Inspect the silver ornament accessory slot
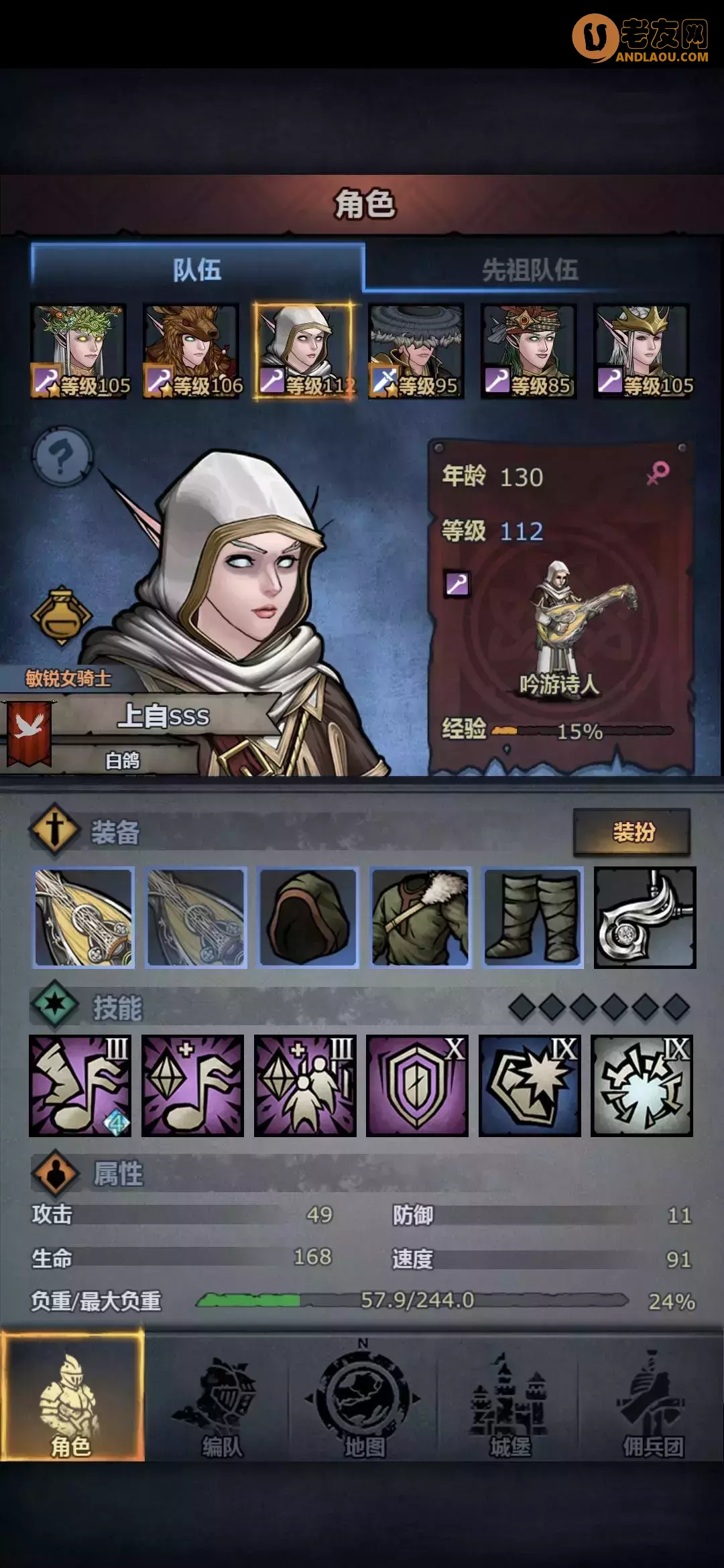The image size is (724, 1568). pyautogui.click(x=645, y=917)
